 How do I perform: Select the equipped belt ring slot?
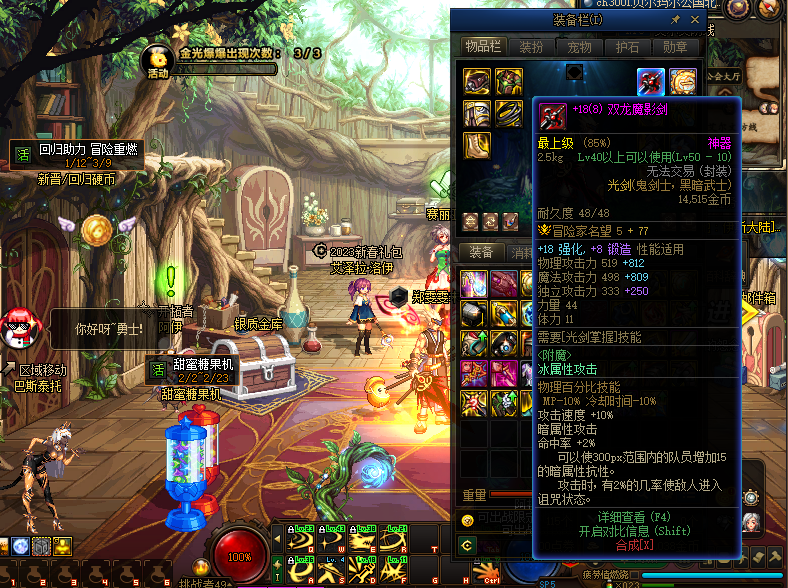pos(508,112)
